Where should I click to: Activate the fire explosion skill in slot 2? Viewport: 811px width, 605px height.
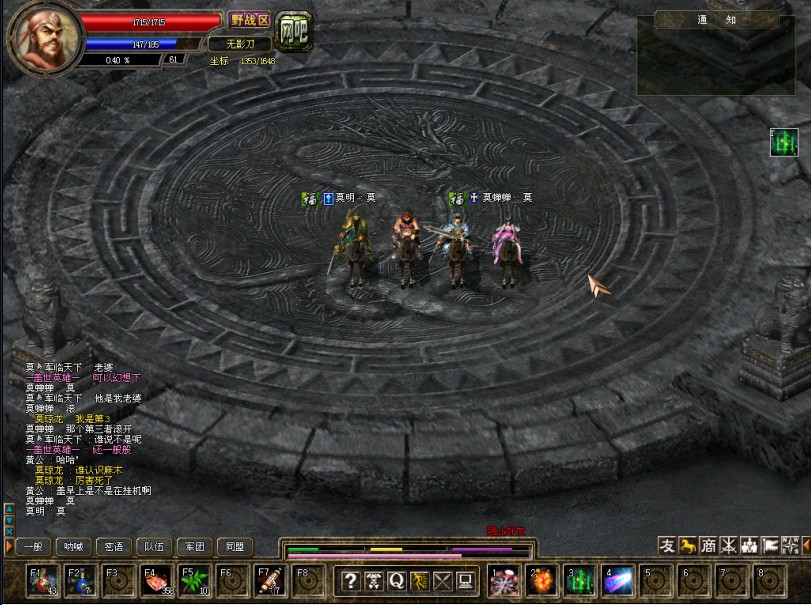click(x=542, y=581)
